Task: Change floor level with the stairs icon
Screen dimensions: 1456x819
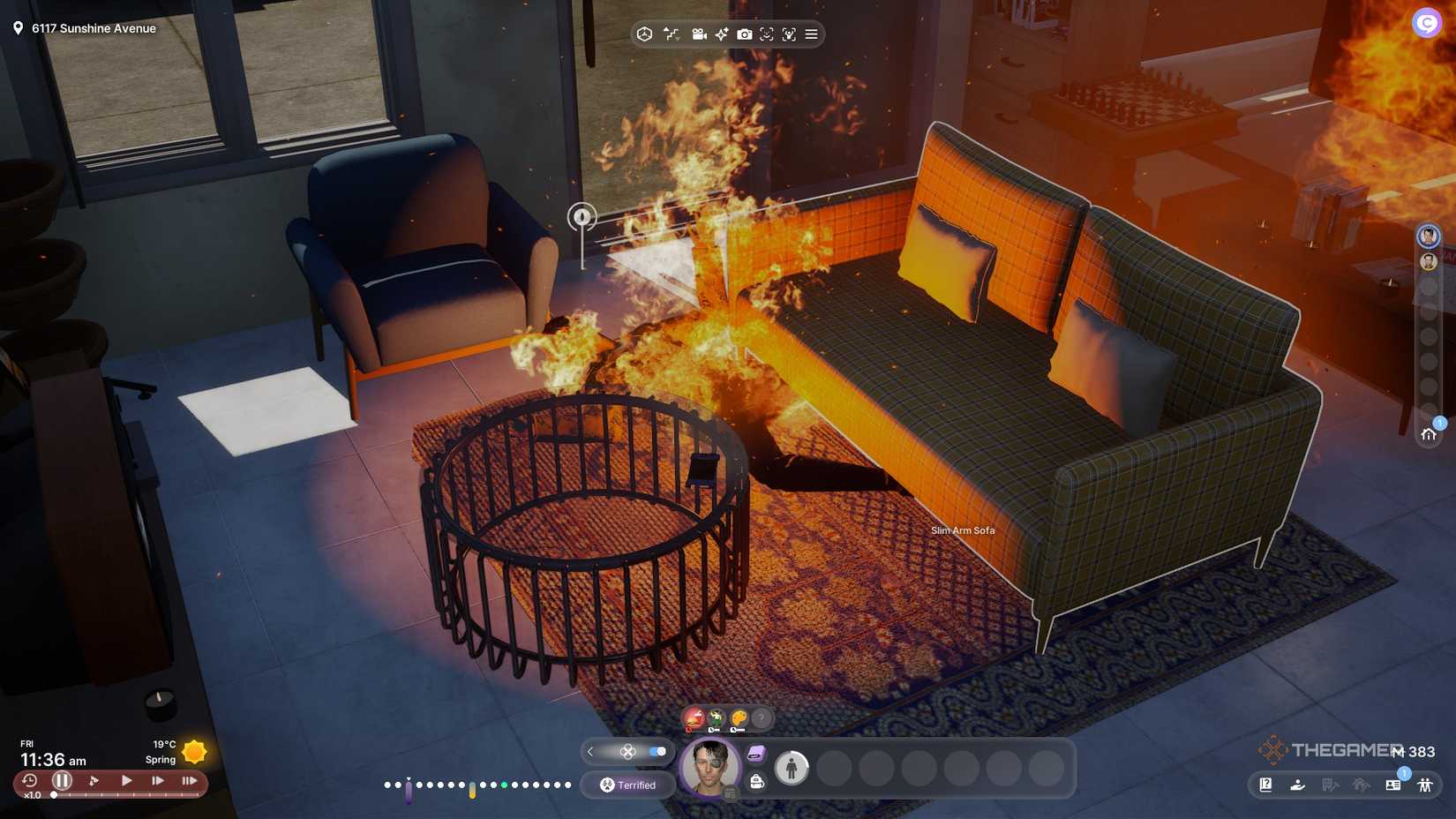Action: [x=672, y=34]
